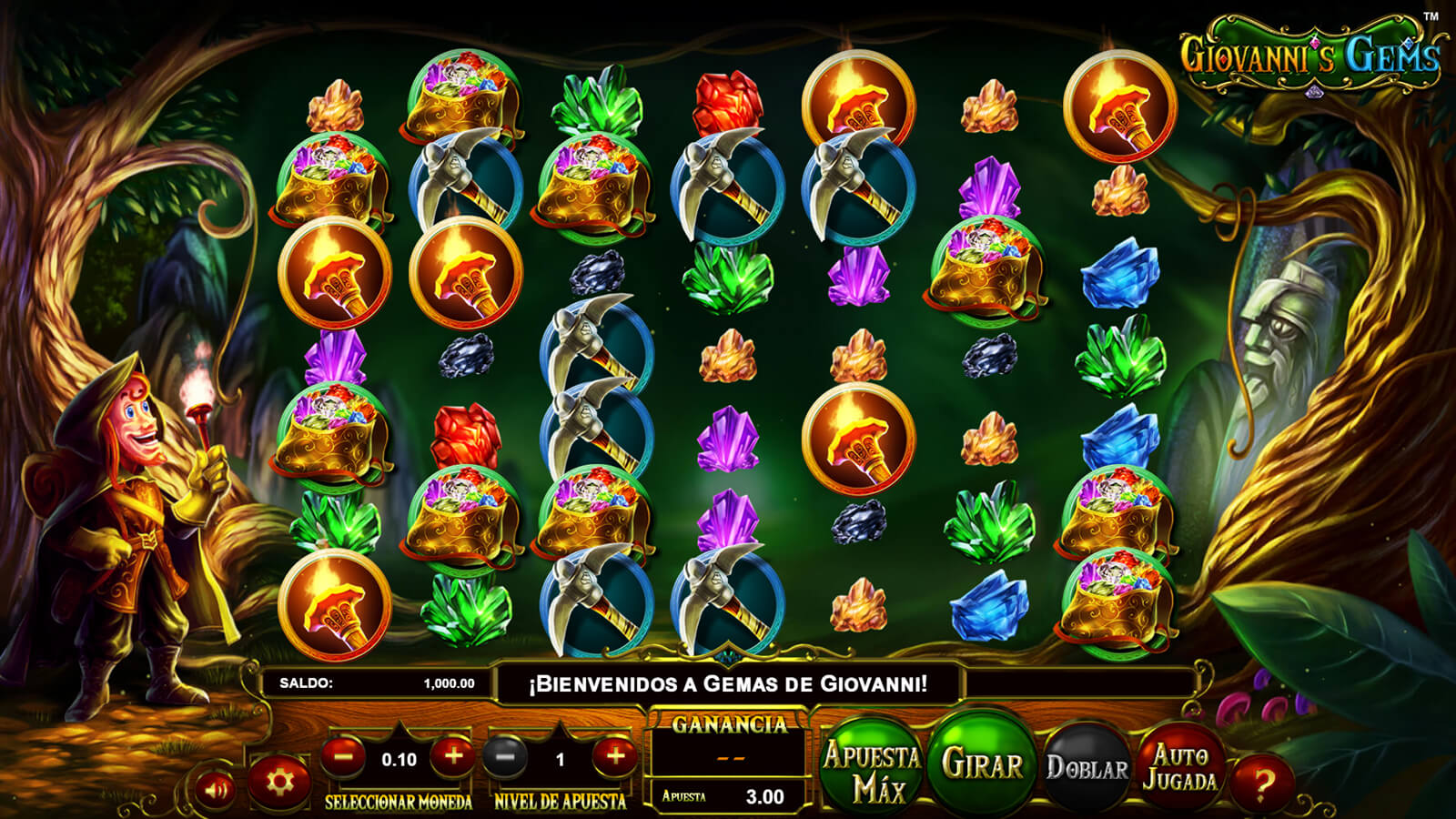
Task: Start Auto Jugada autoplay
Action: 1180,767
